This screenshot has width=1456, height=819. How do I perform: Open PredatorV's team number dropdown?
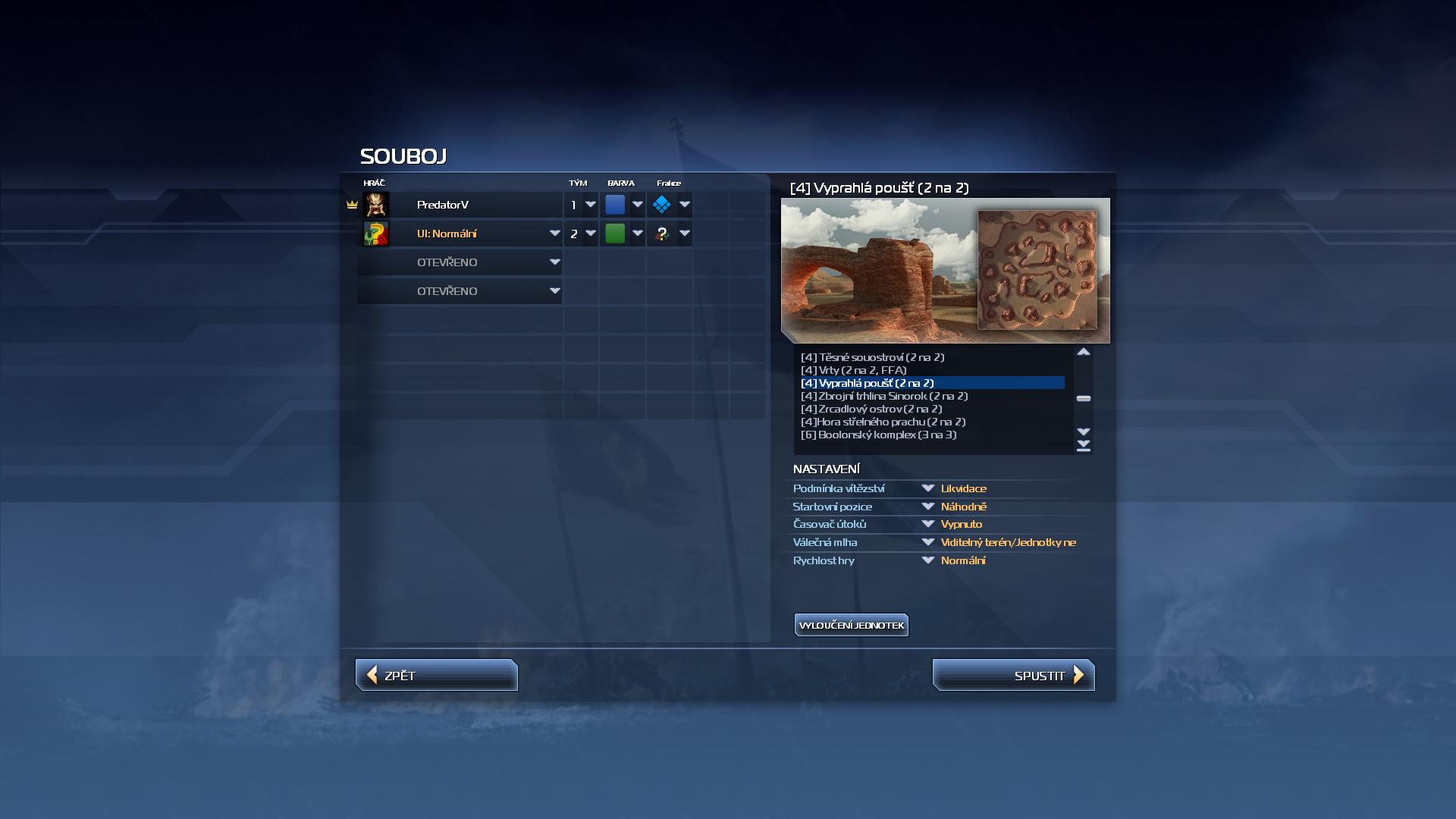click(x=591, y=205)
